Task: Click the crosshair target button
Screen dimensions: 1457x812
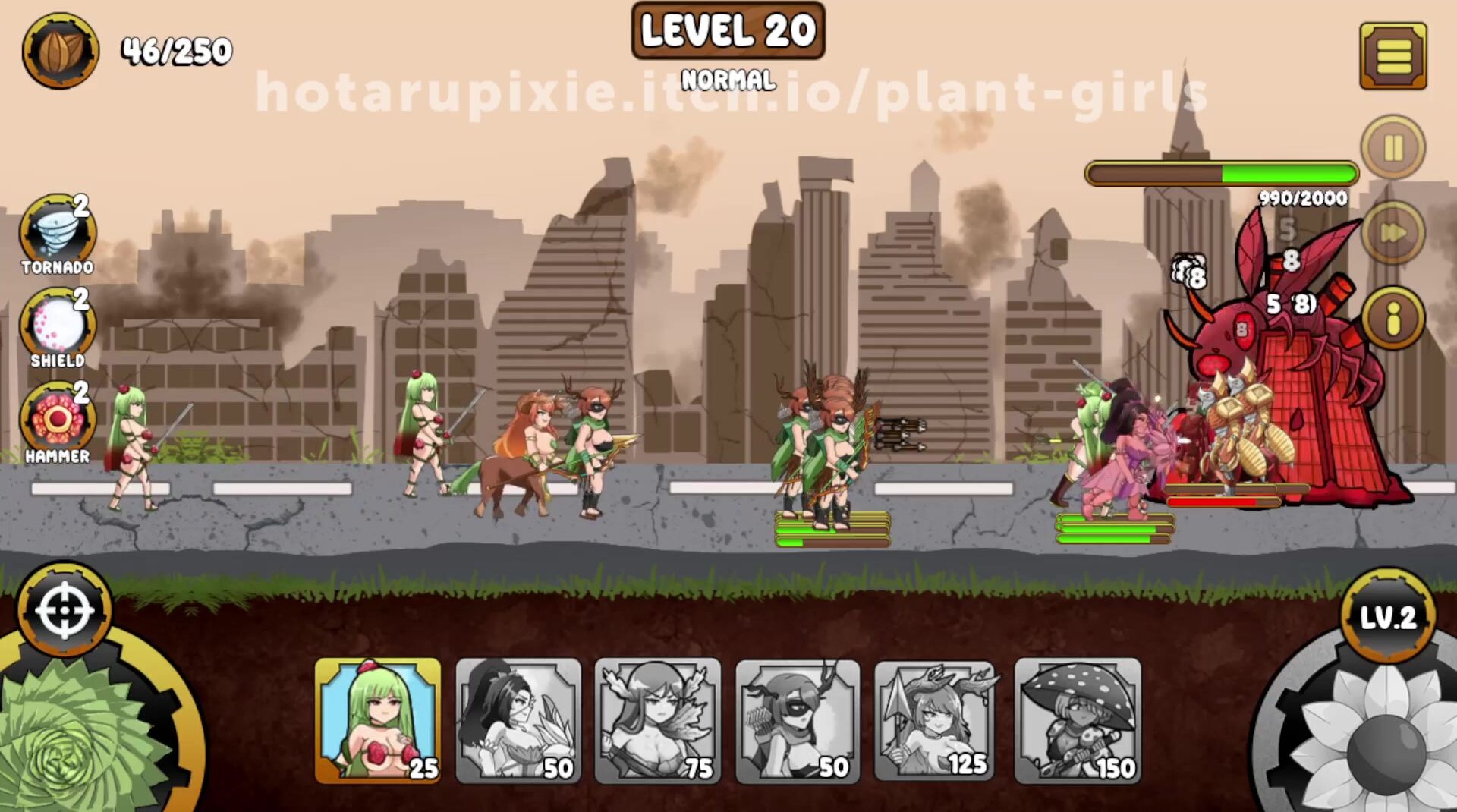Action: click(65, 609)
